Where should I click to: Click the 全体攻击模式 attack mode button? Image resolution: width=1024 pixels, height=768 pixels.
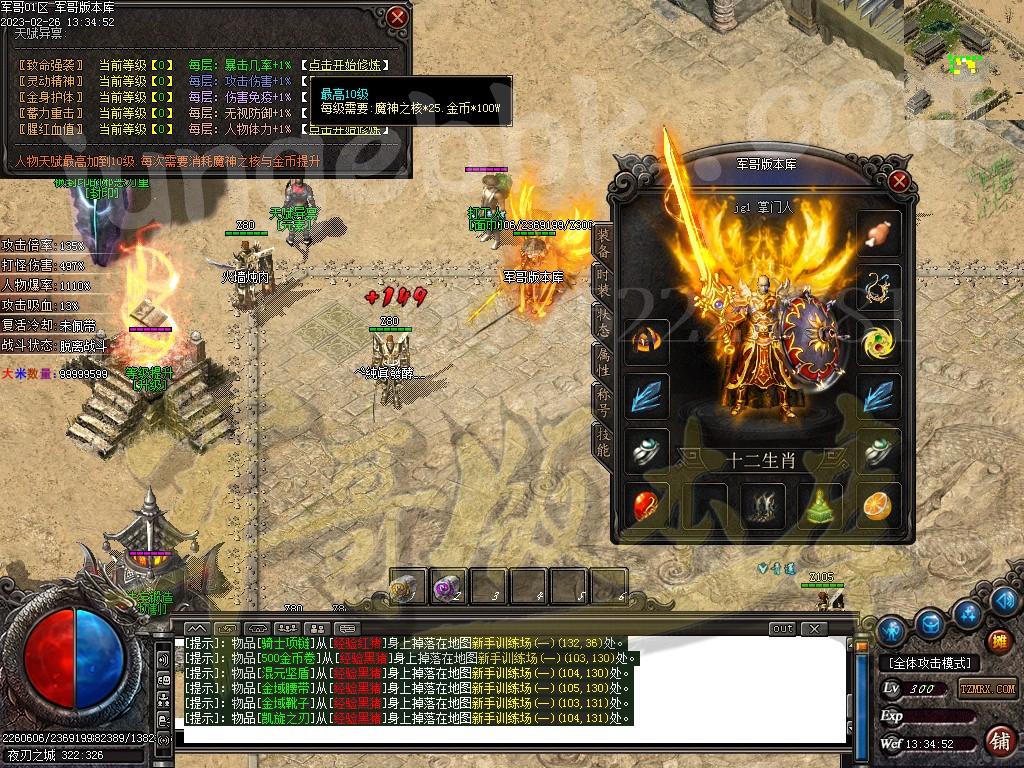click(930, 663)
